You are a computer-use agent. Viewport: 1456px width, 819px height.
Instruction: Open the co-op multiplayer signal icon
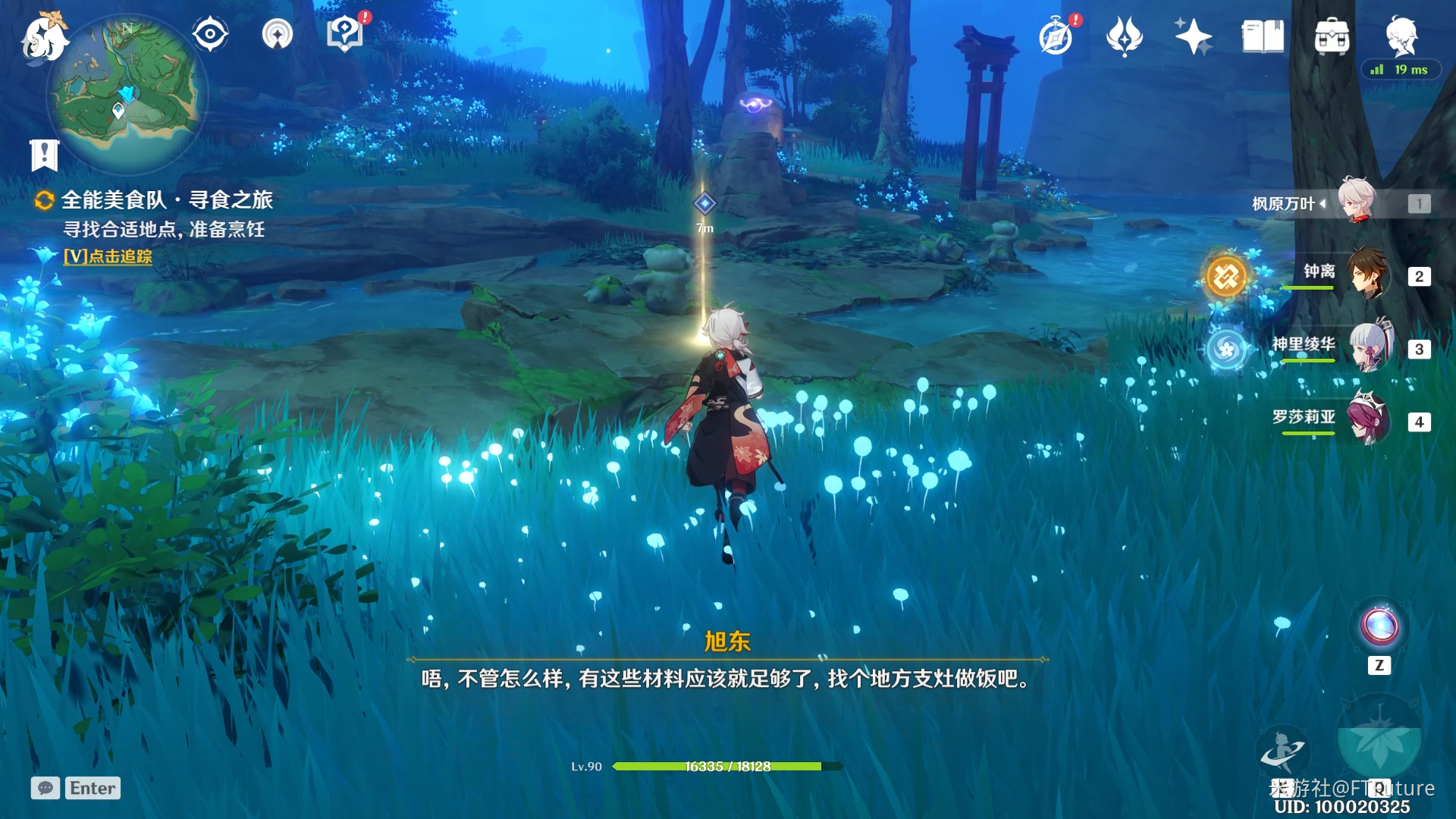coord(278,35)
